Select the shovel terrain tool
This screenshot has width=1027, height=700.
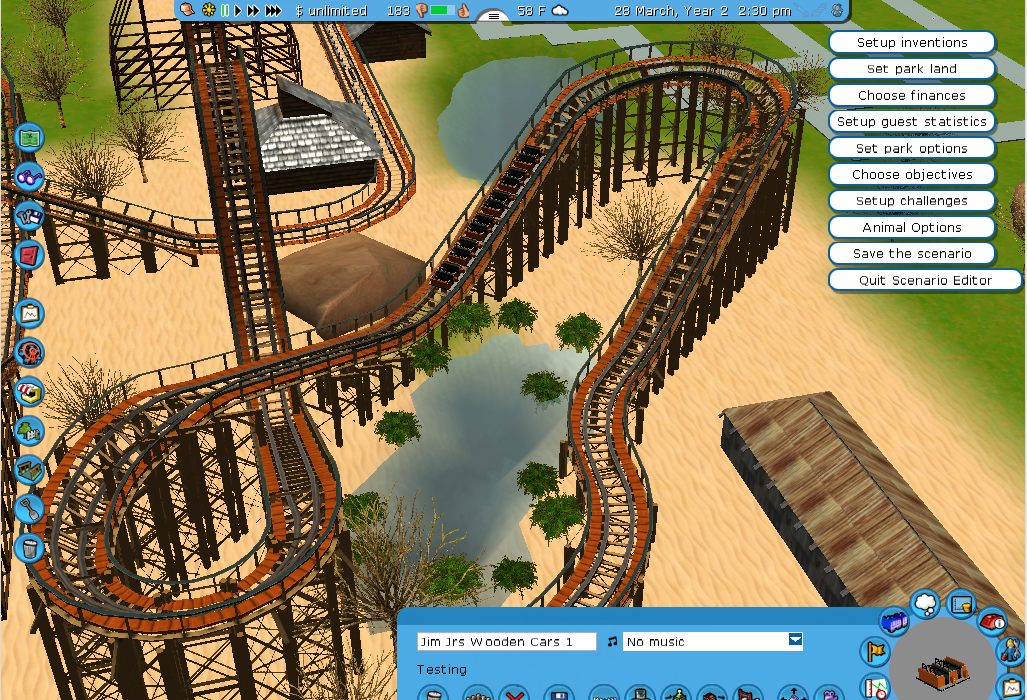[x=29, y=508]
